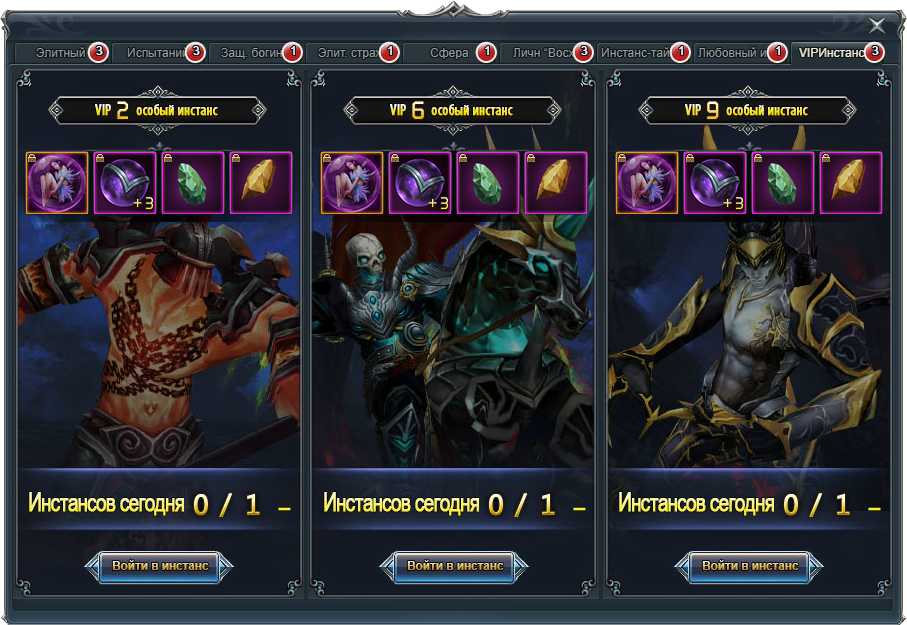Close the instance window
The height and width of the screenshot is (625, 907).
(x=877, y=27)
